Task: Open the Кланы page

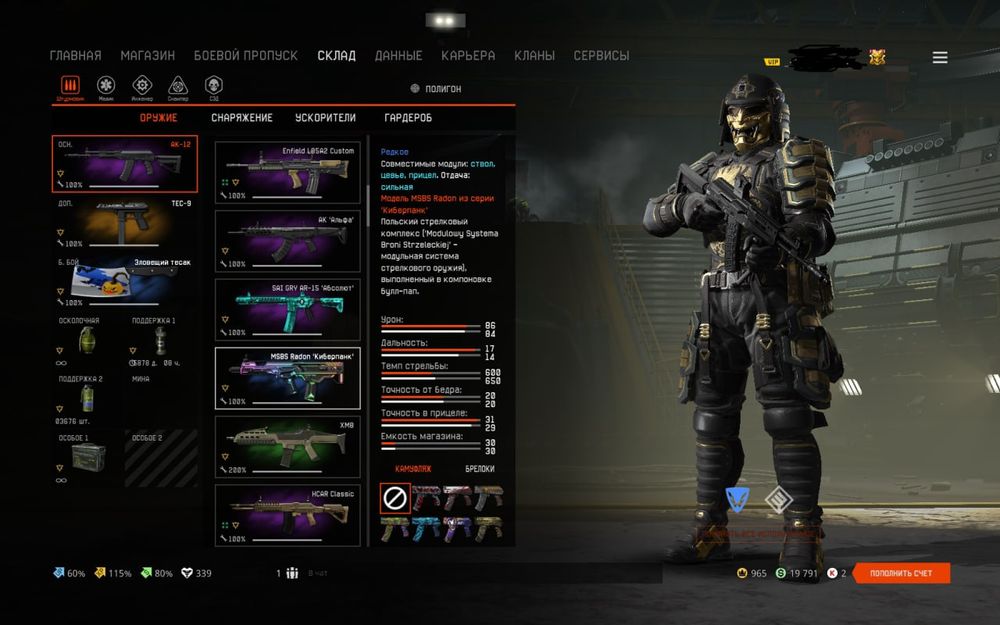Action: click(x=535, y=56)
